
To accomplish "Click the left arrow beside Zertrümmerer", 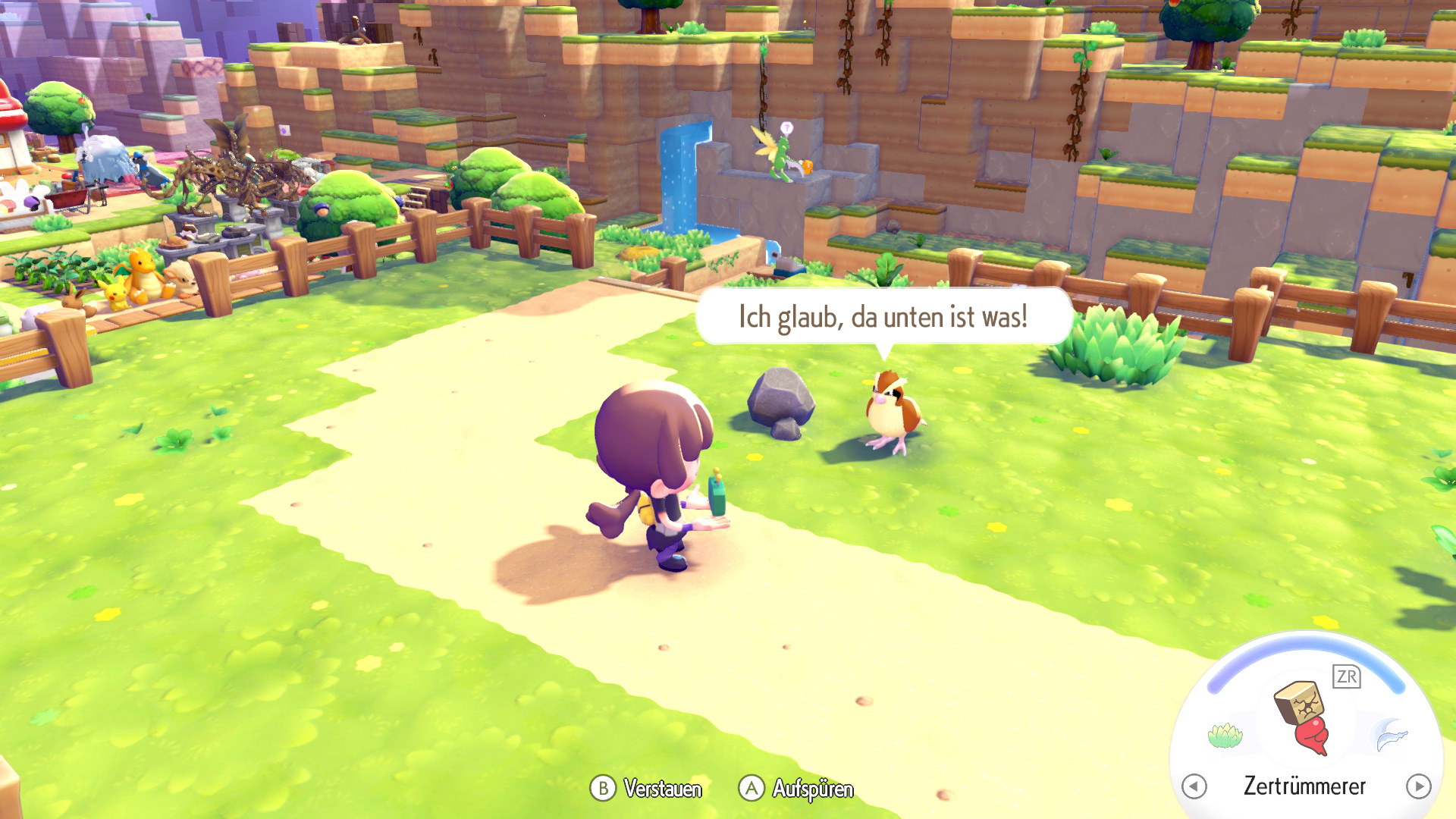I will click(1194, 786).
